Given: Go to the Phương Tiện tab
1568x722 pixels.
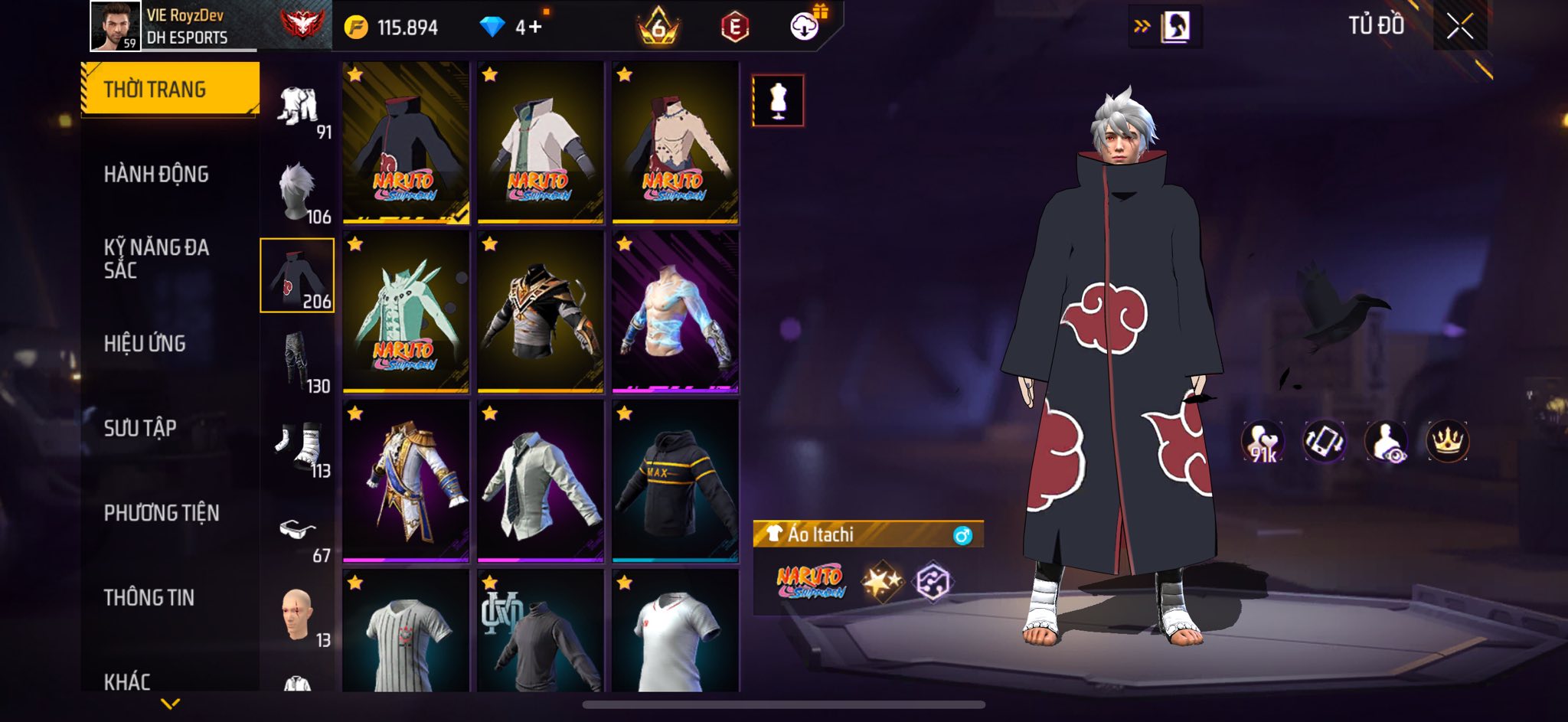Looking at the screenshot, I should 162,513.
